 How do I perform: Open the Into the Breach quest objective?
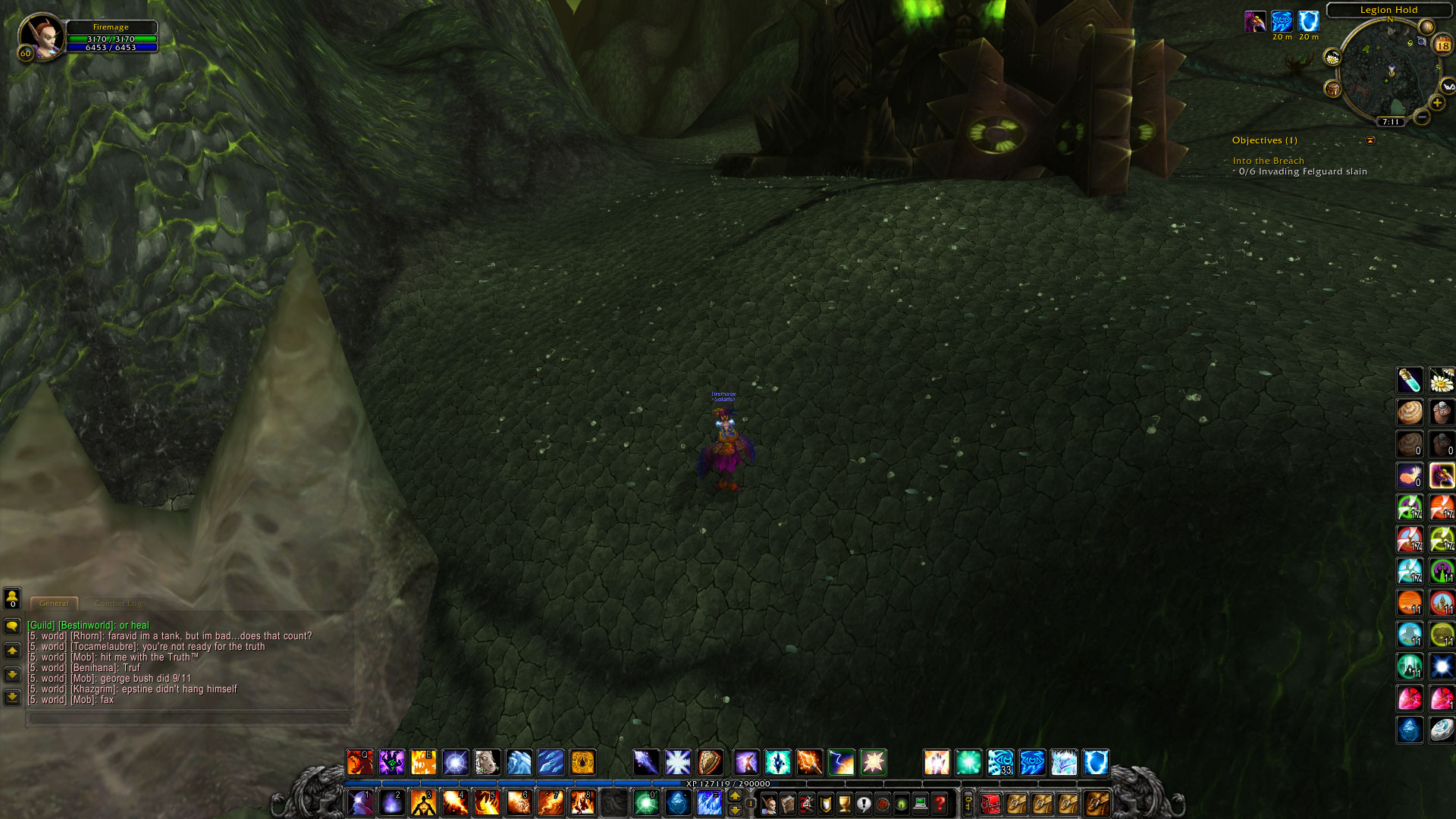point(1268,161)
